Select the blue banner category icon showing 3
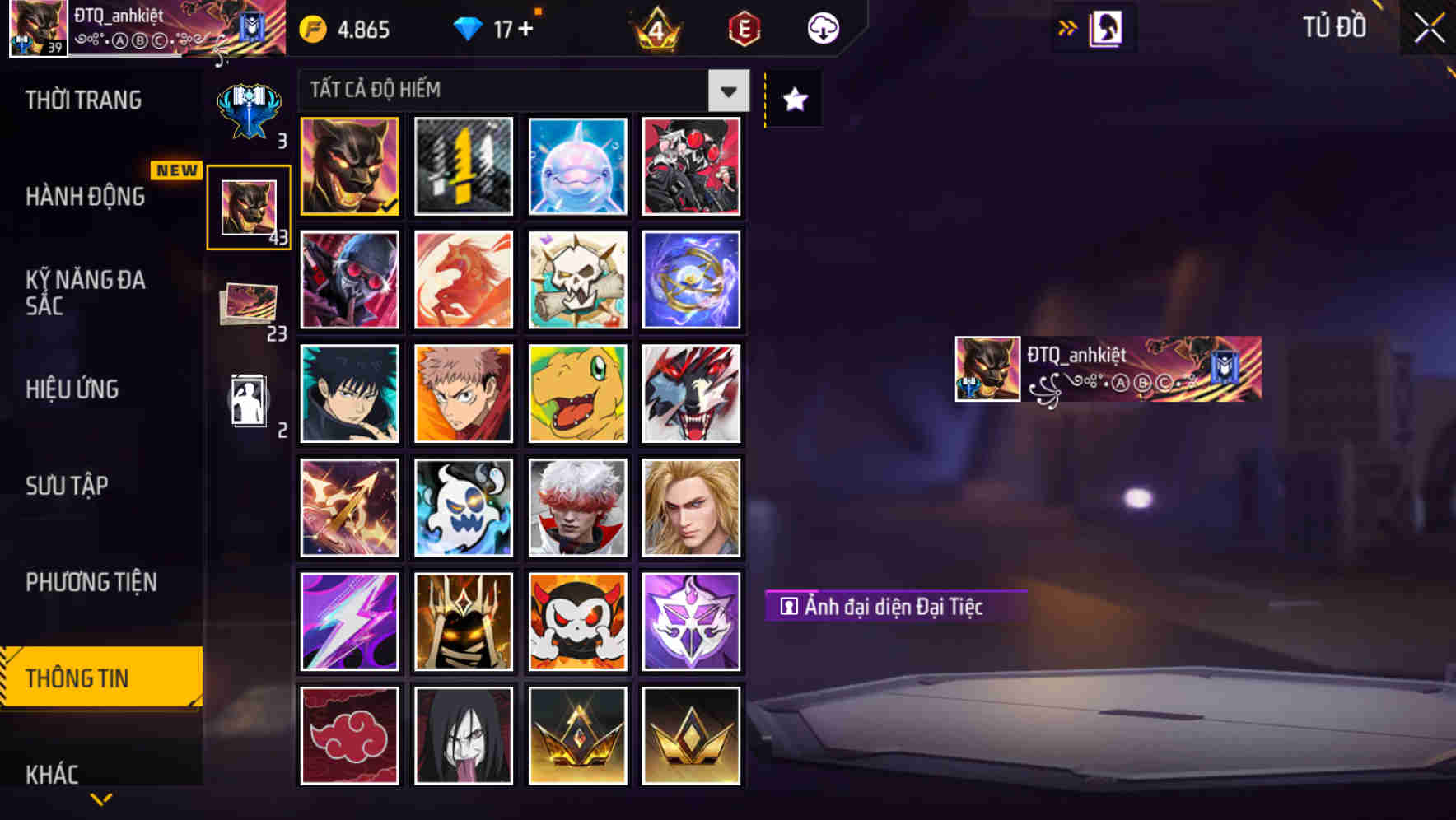Viewport: 1456px width, 820px height. pos(248,107)
